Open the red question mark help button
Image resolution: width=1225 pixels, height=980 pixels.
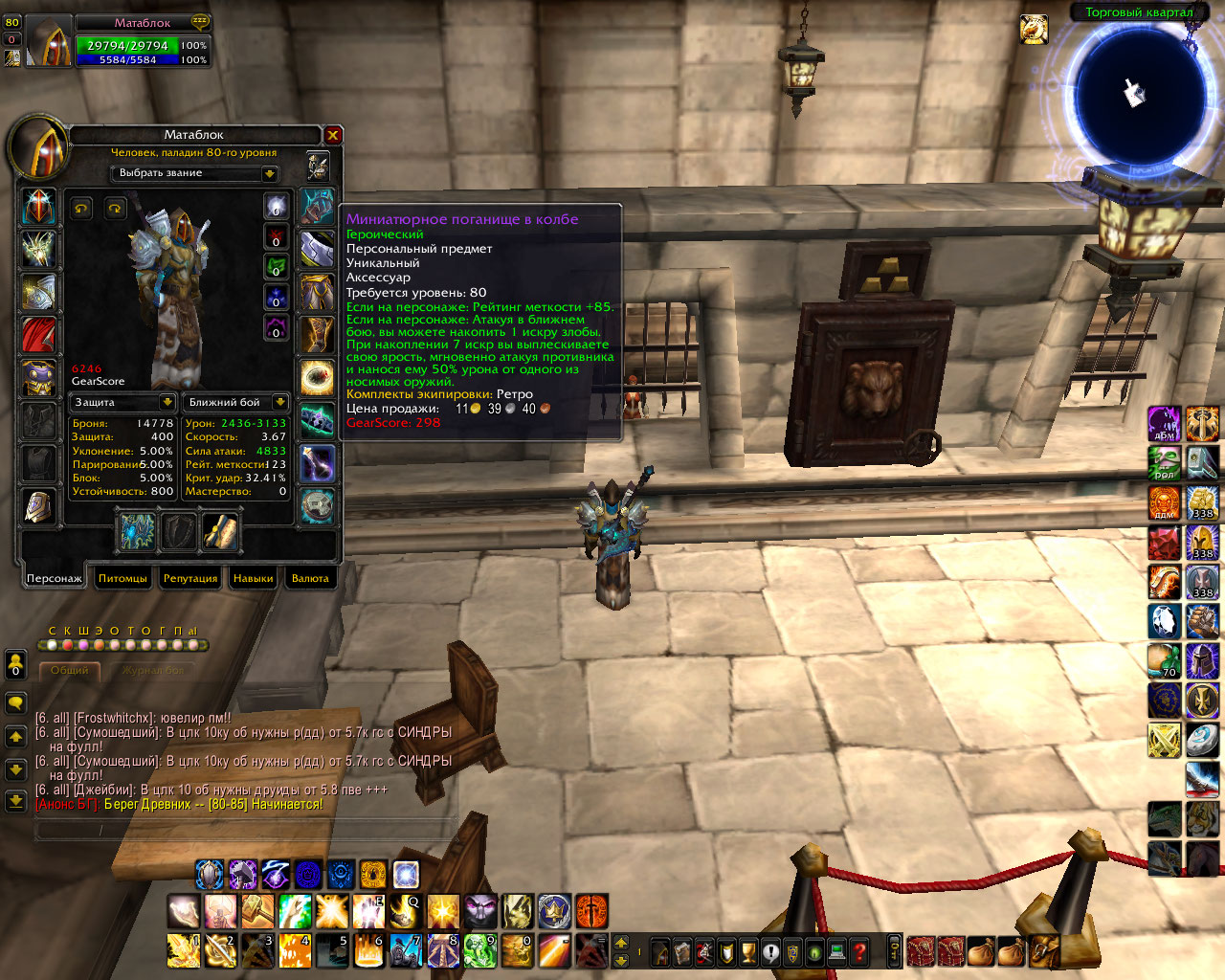click(859, 951)
